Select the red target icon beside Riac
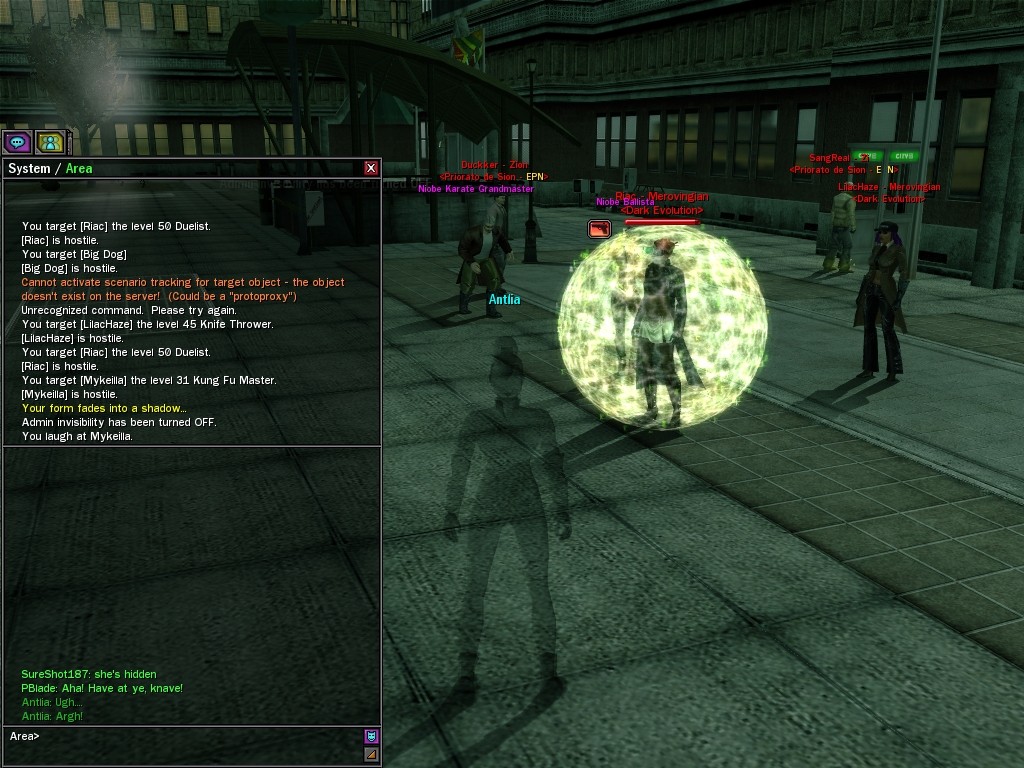 click(599, 229)
